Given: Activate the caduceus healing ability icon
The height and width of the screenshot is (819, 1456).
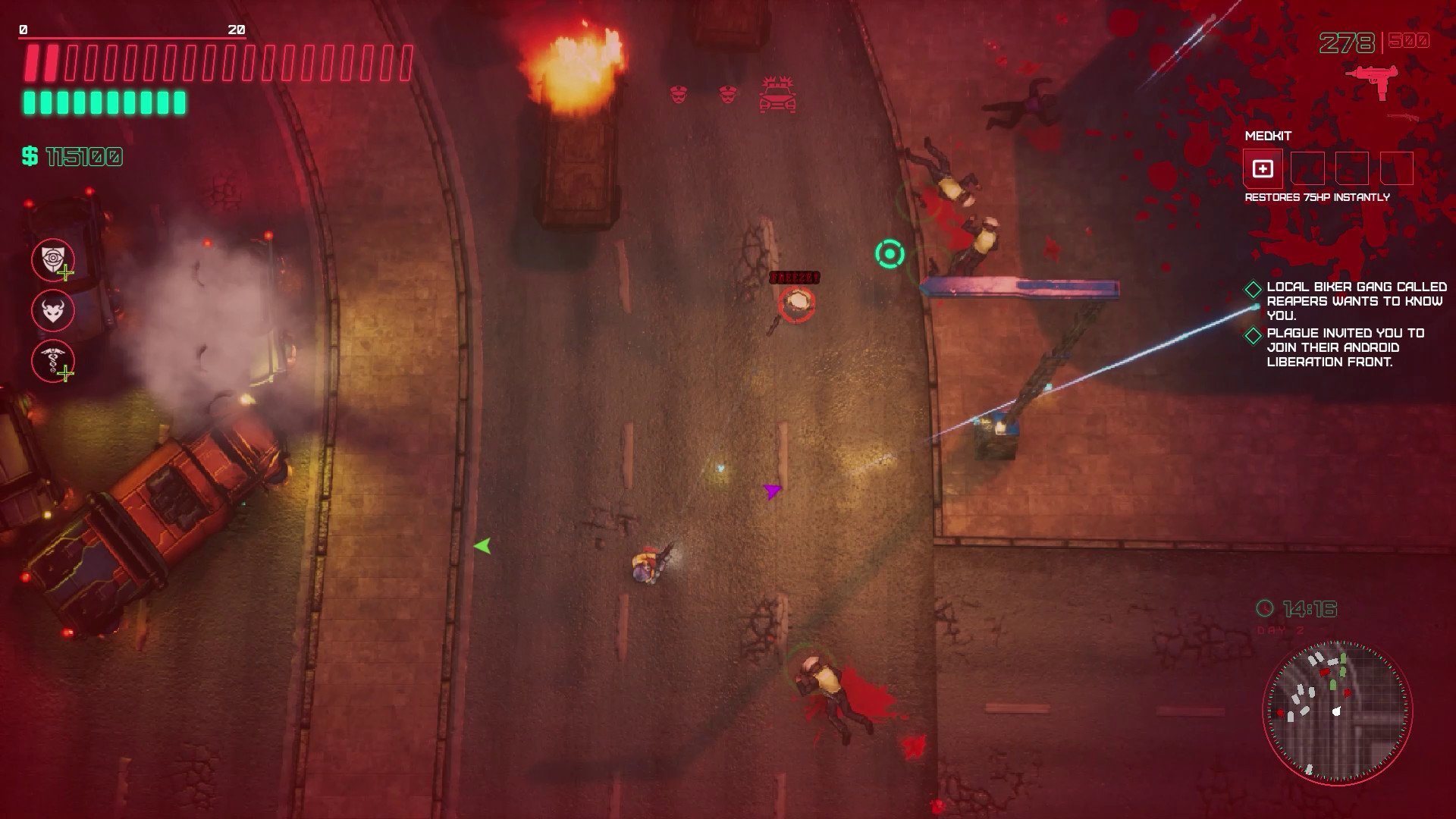Looking at the screenshot, I should pos(53,360).
